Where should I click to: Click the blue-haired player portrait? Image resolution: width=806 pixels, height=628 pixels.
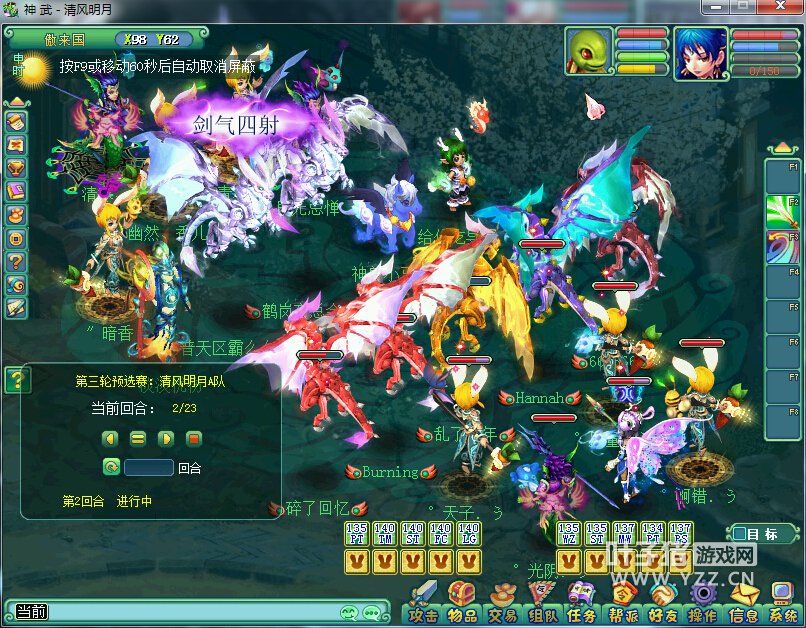coord(700,53)
